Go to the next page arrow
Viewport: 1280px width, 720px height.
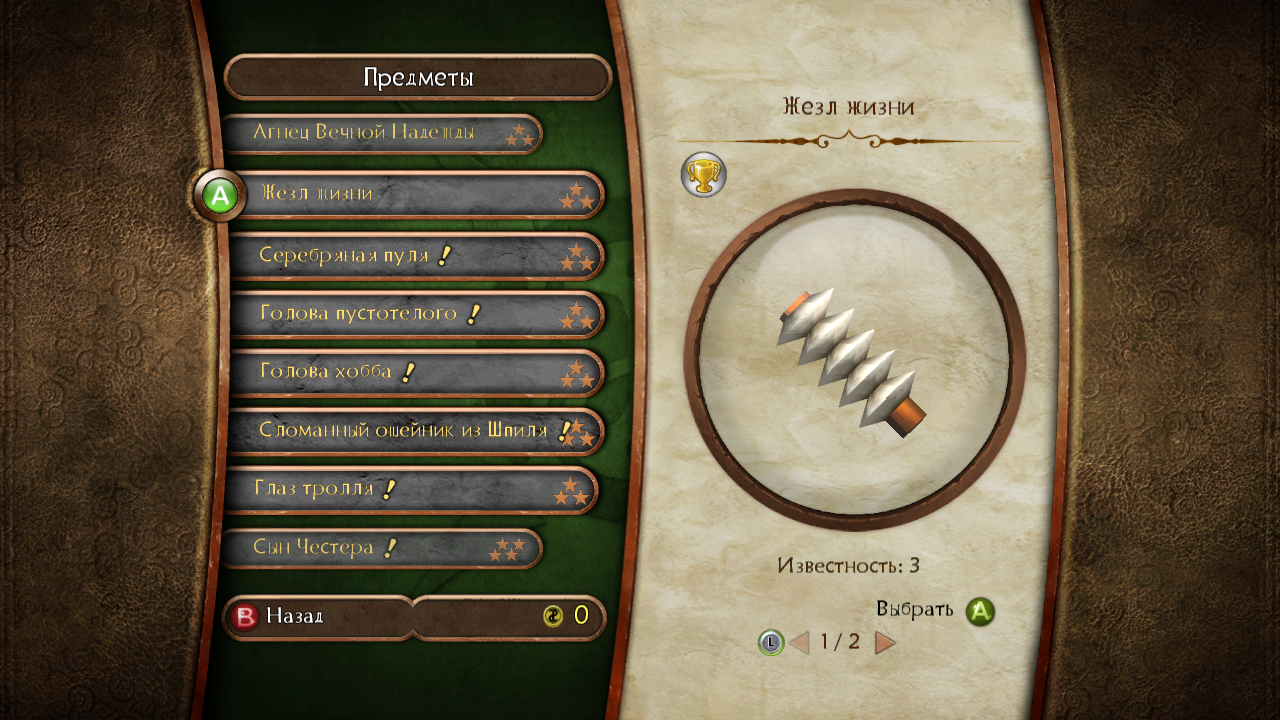click(x=885, y=642)
